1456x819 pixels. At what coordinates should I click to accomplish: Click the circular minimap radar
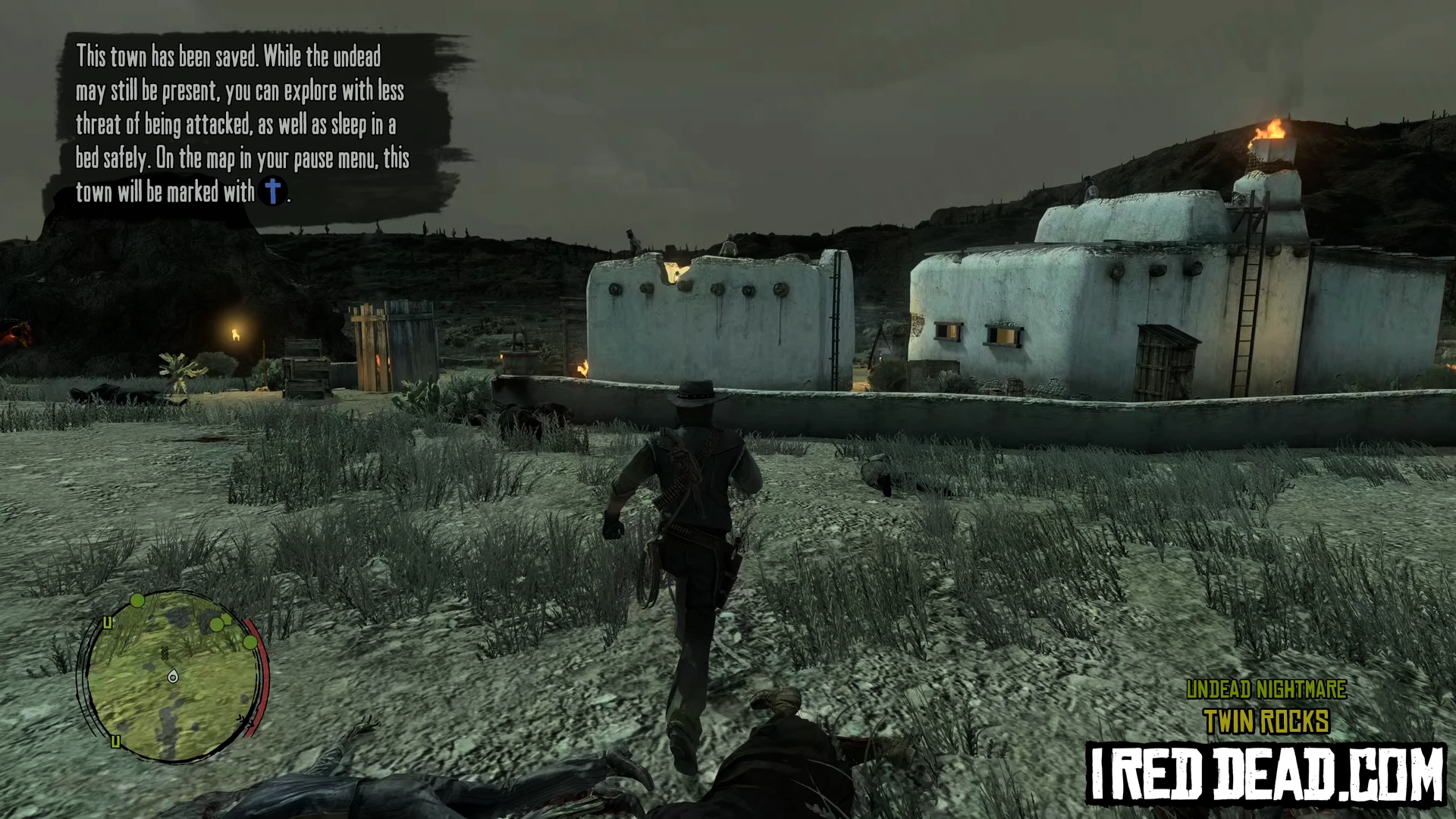point(173,676)
